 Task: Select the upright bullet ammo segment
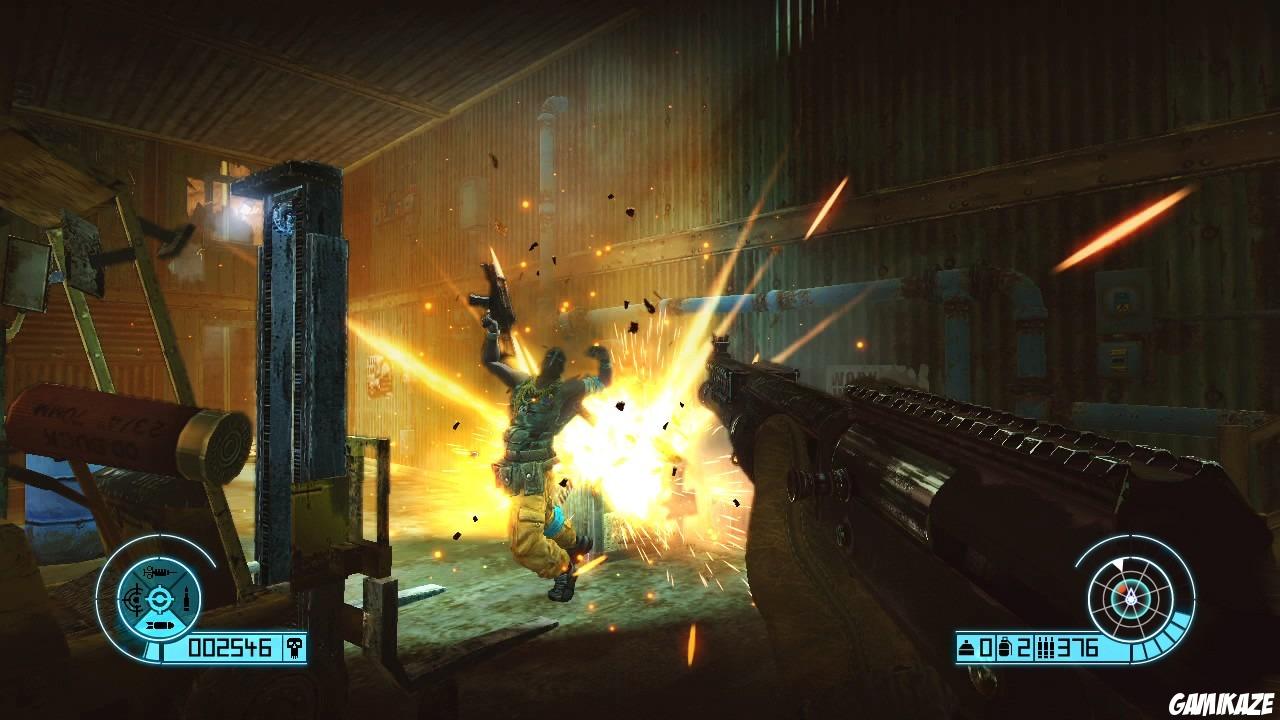click(x=187, y=599)
